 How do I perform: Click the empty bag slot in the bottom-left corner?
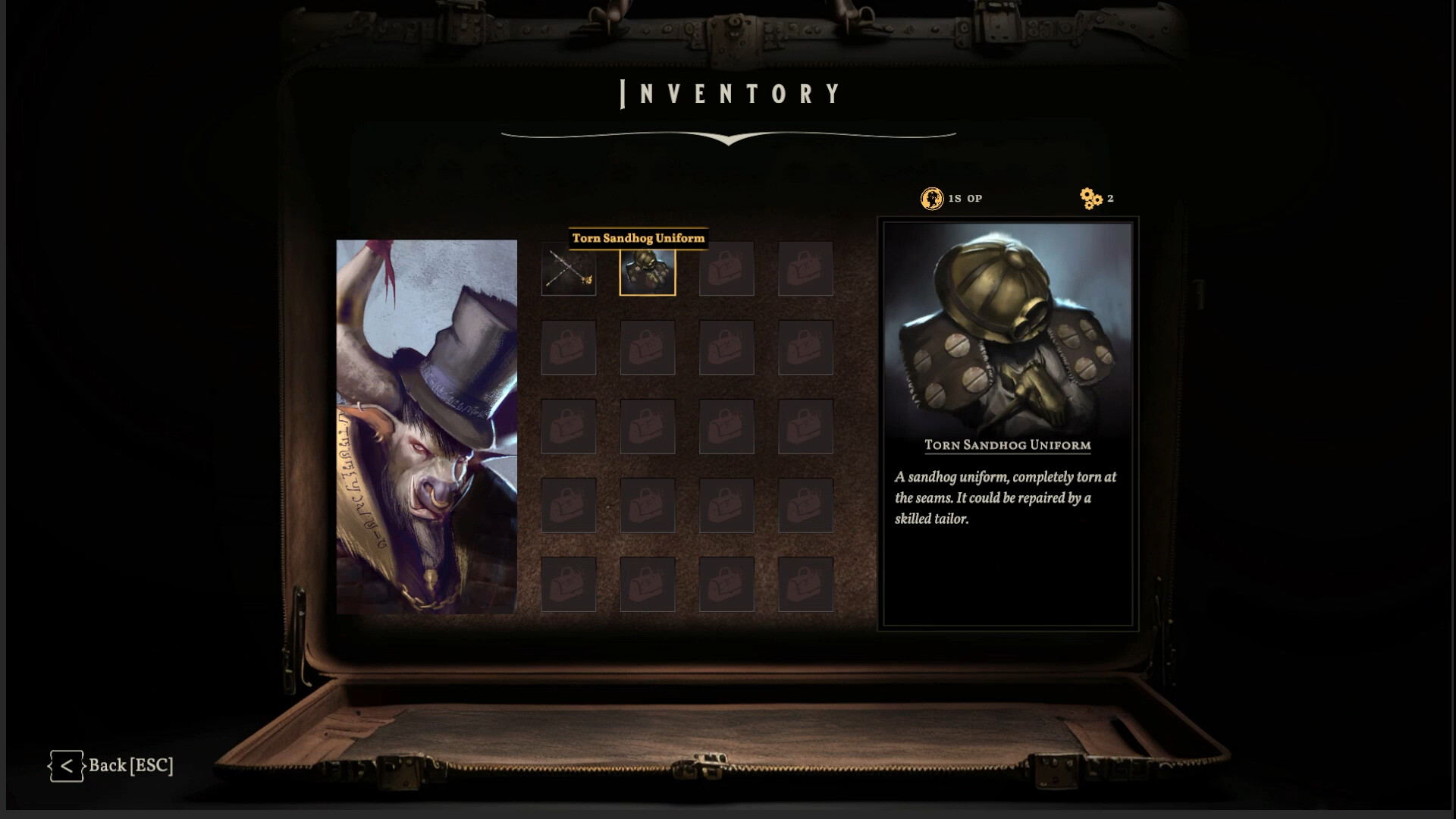[x=569, y=584]
